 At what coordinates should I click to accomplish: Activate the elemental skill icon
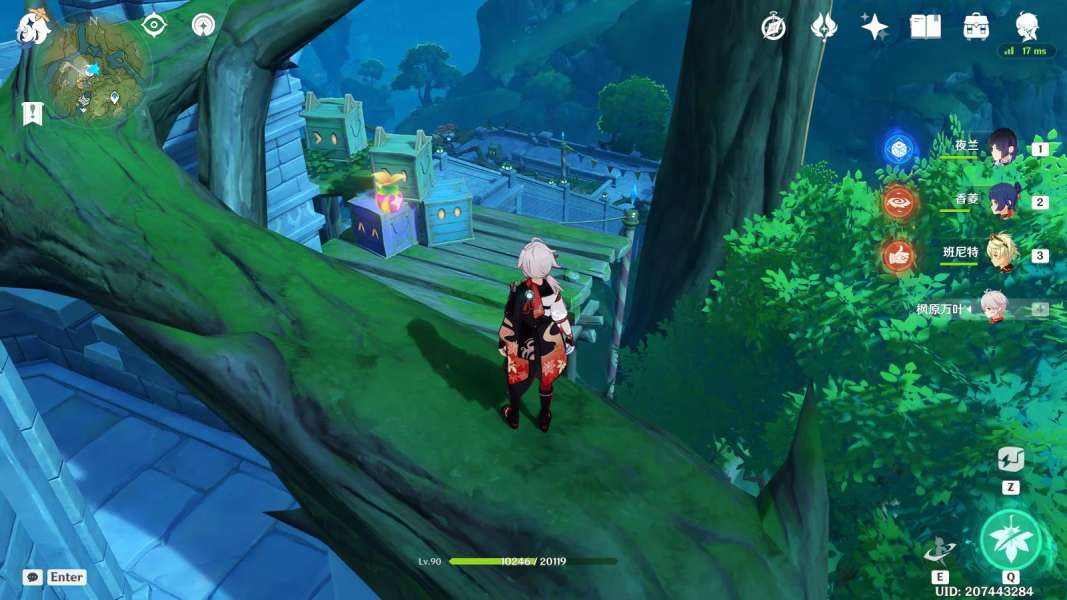coord(940,550)
